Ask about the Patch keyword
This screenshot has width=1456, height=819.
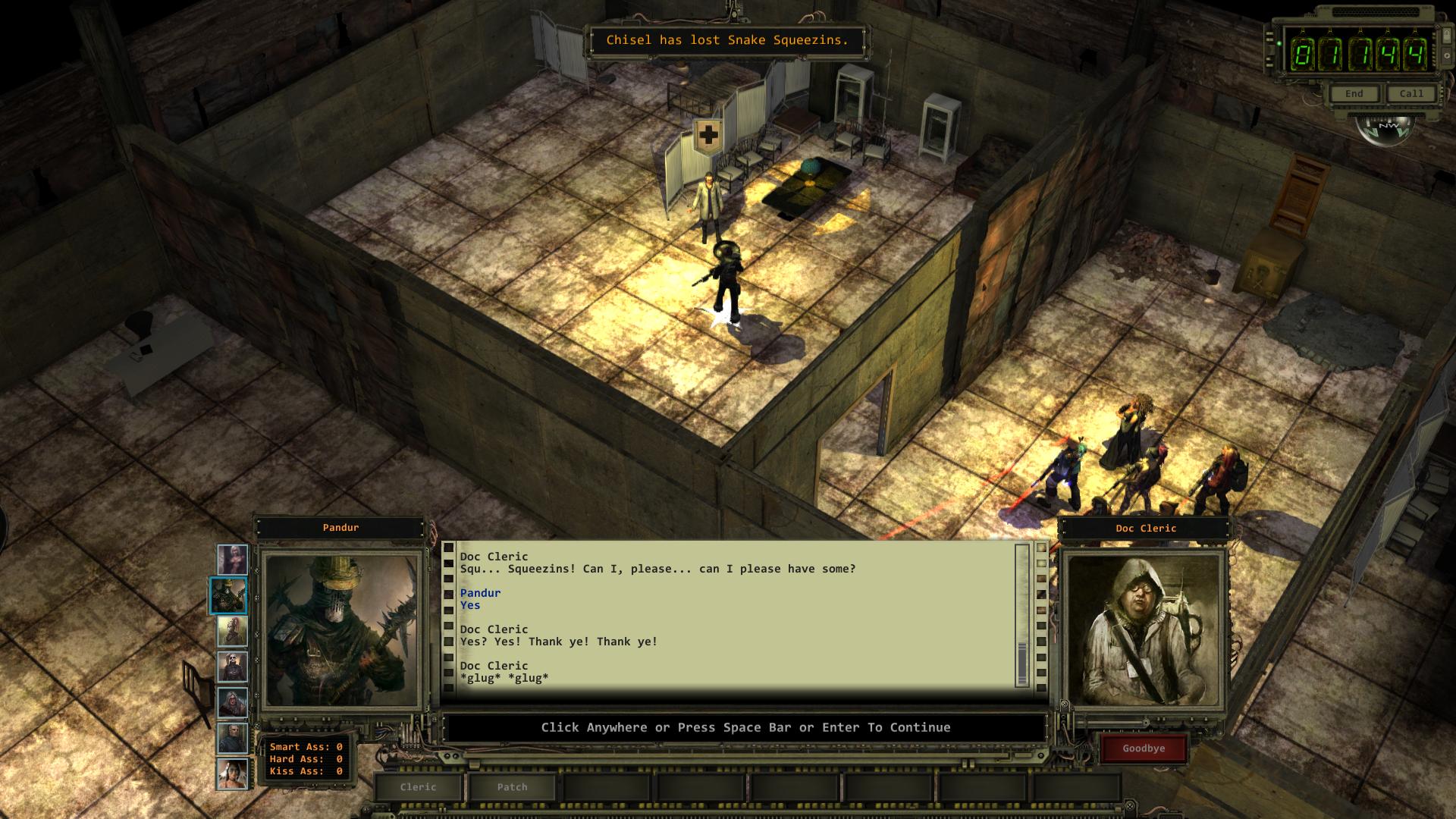pos(512,787)
